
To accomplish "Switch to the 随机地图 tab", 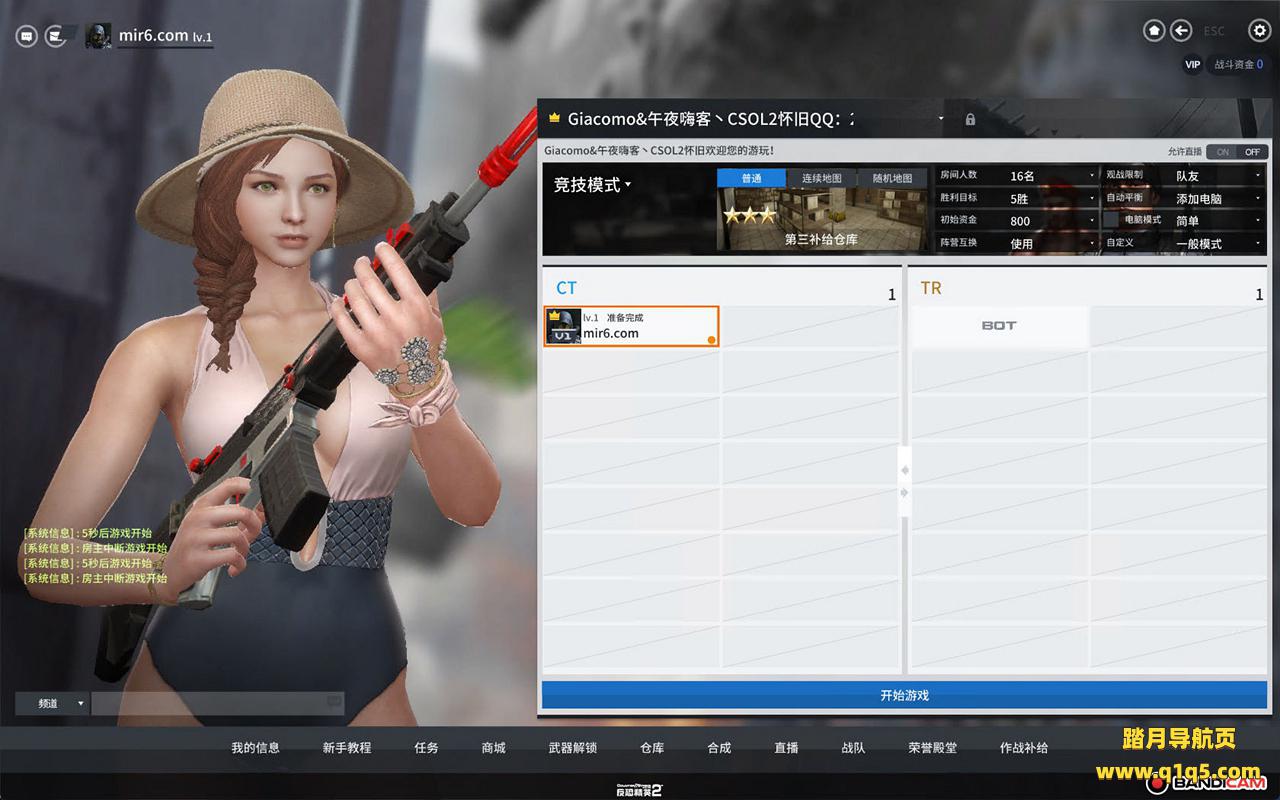I will tap(892, 178).
